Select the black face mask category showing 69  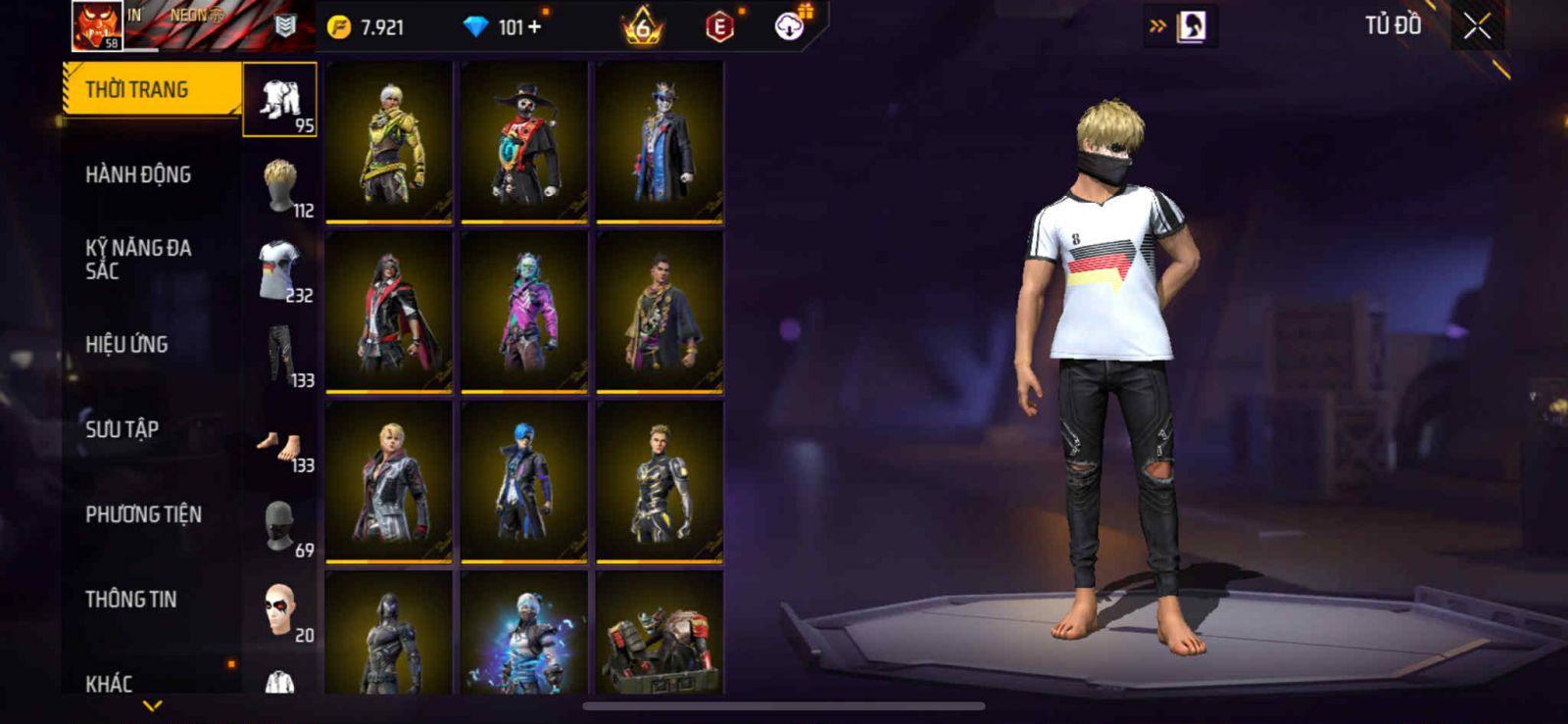pos(280,526)
